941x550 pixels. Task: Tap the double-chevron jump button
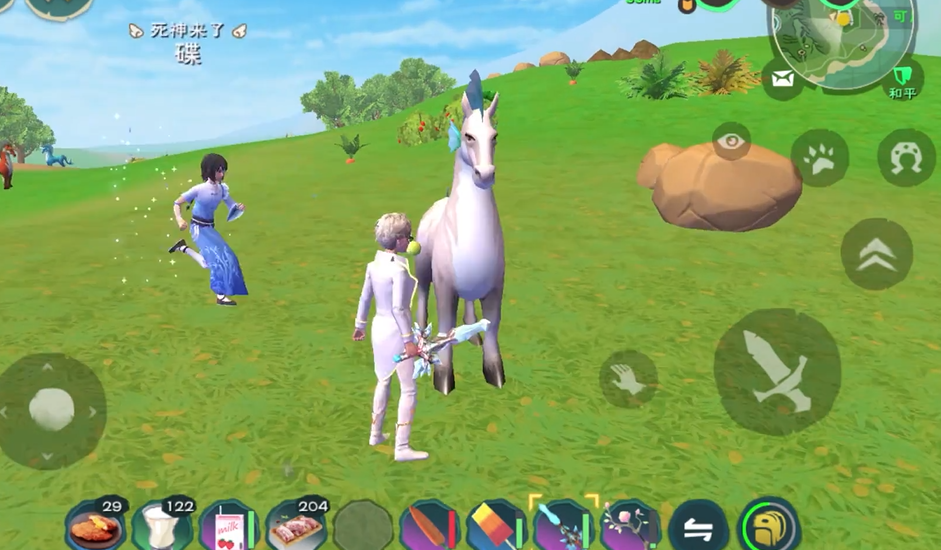[x=876, y=254]
